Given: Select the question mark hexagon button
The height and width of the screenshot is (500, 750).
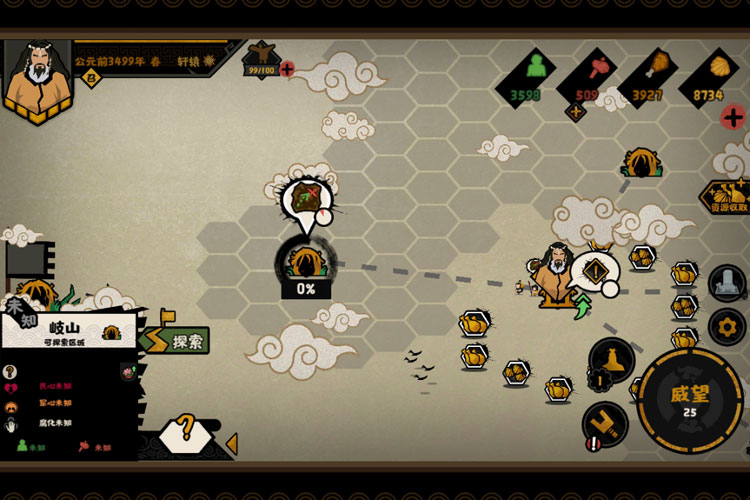Looking at the screenshot, I should click(185, 433).
